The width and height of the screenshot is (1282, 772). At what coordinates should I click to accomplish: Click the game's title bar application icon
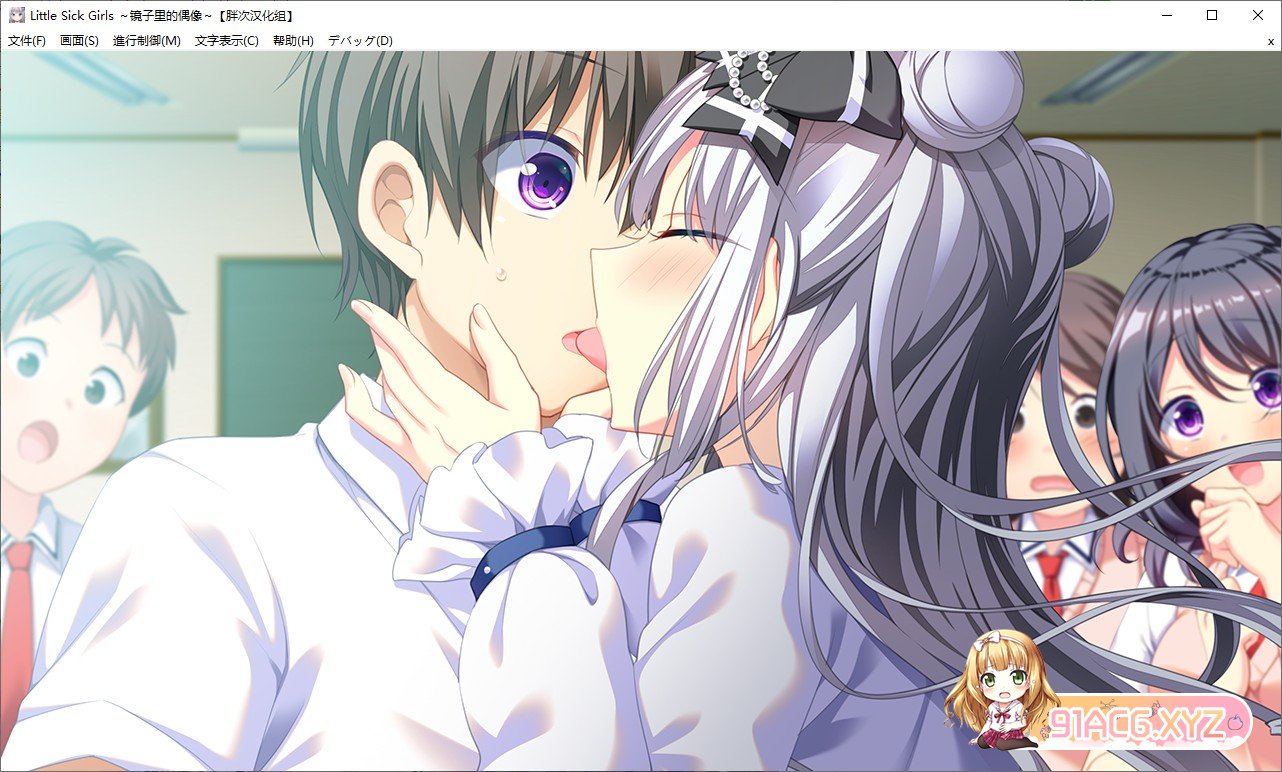pyautogui.click(x=15, y=14)
